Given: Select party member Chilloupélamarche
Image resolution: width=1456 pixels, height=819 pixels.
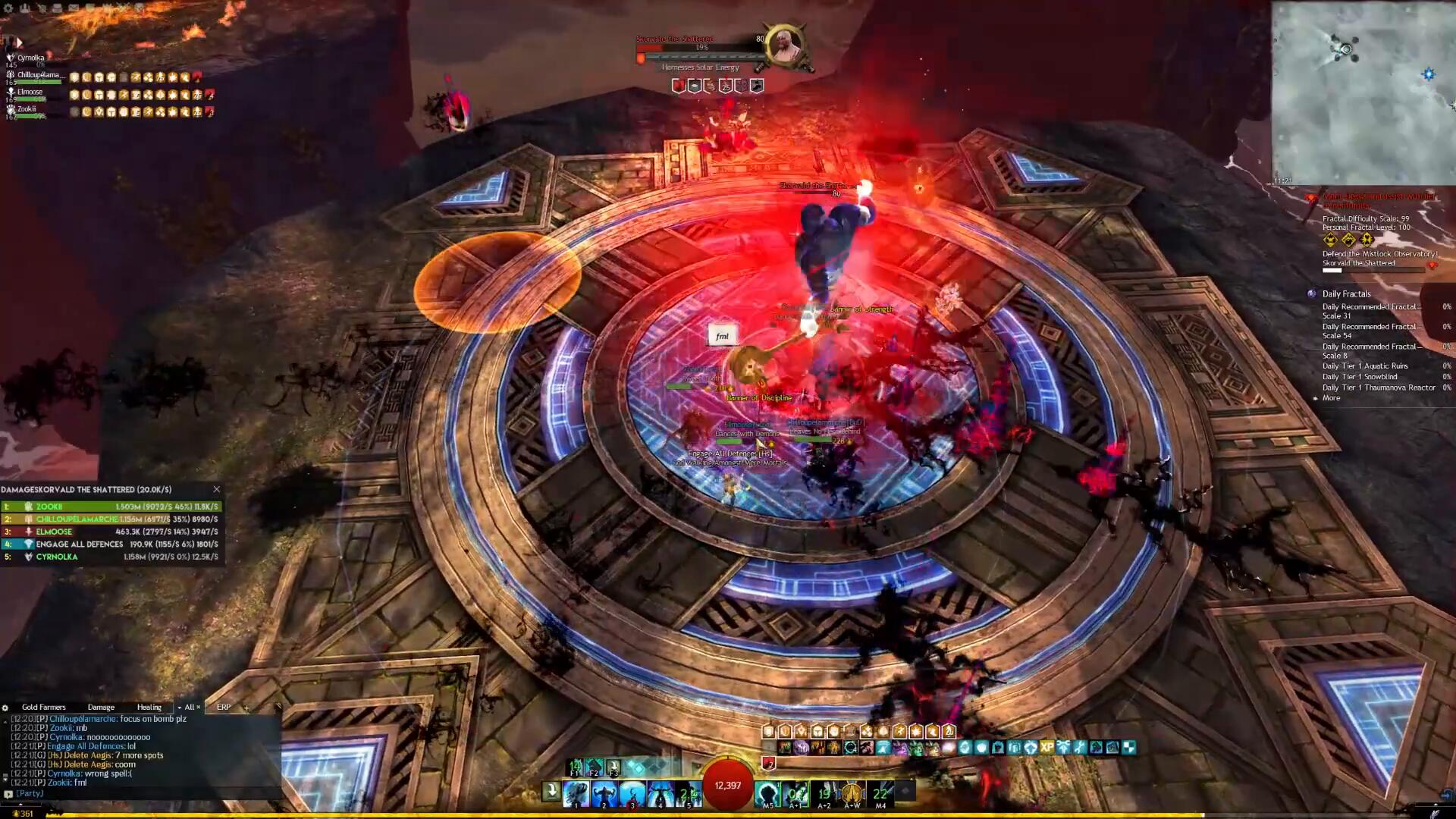Looking at the screenshot, I should click(37, 75).
